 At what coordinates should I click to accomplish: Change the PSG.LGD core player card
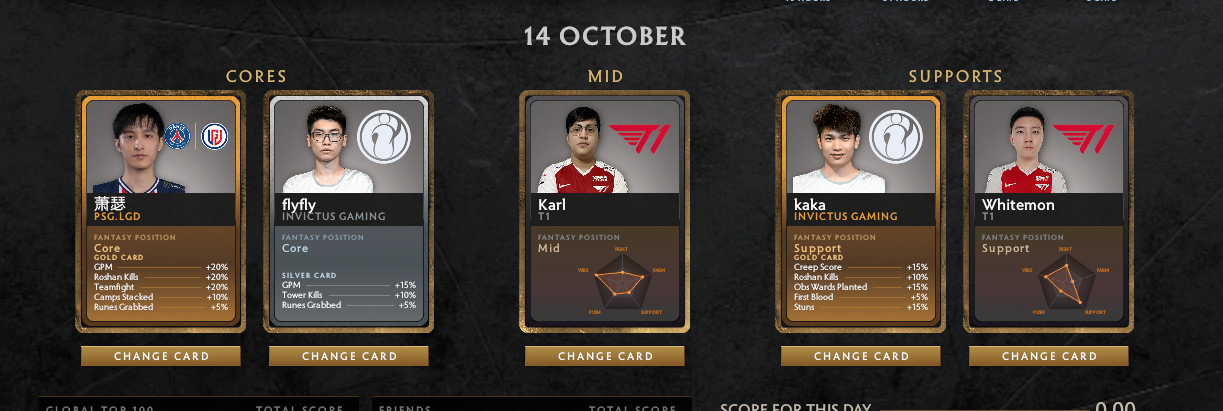pos(161,356)
